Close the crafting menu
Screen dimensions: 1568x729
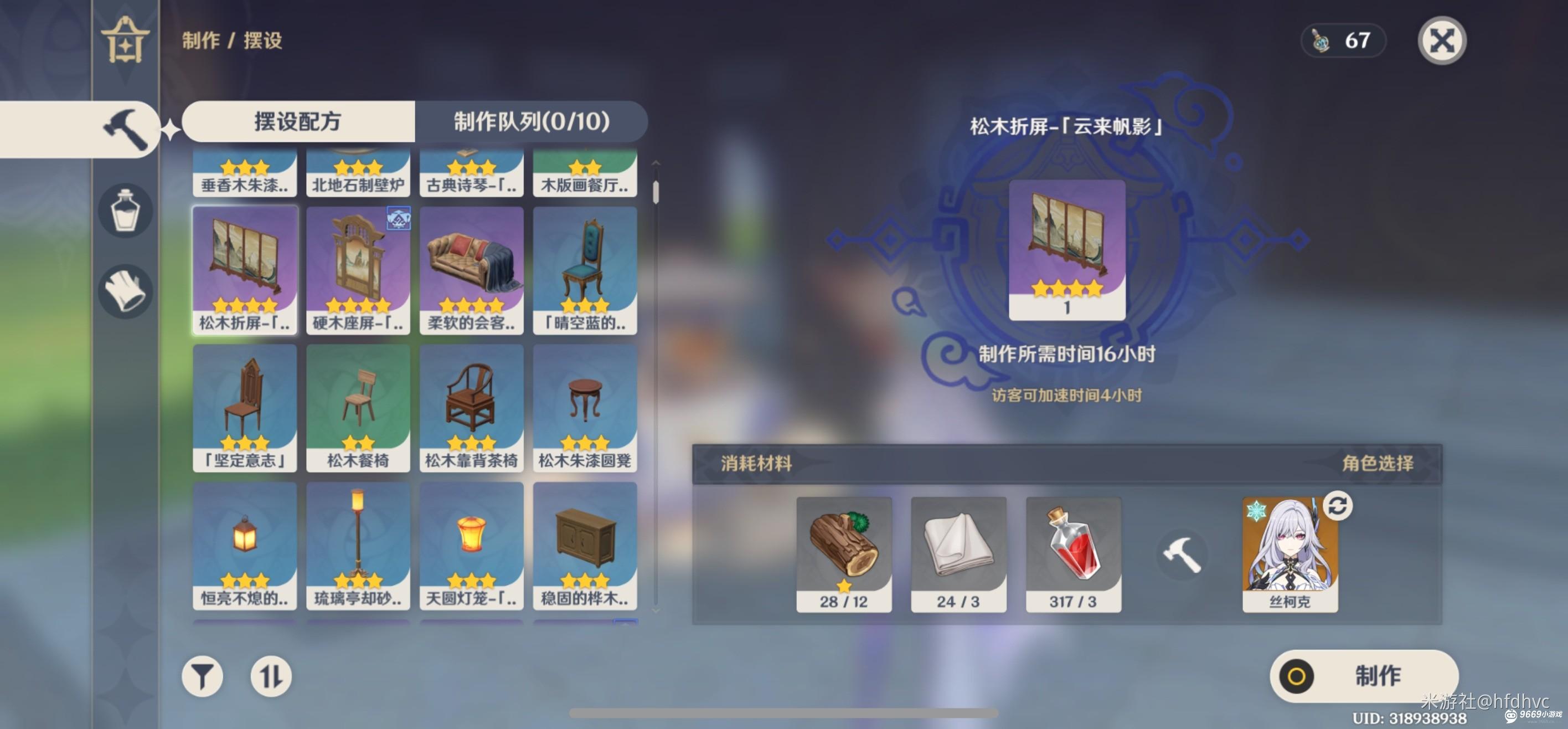(x=1441, y=41)
